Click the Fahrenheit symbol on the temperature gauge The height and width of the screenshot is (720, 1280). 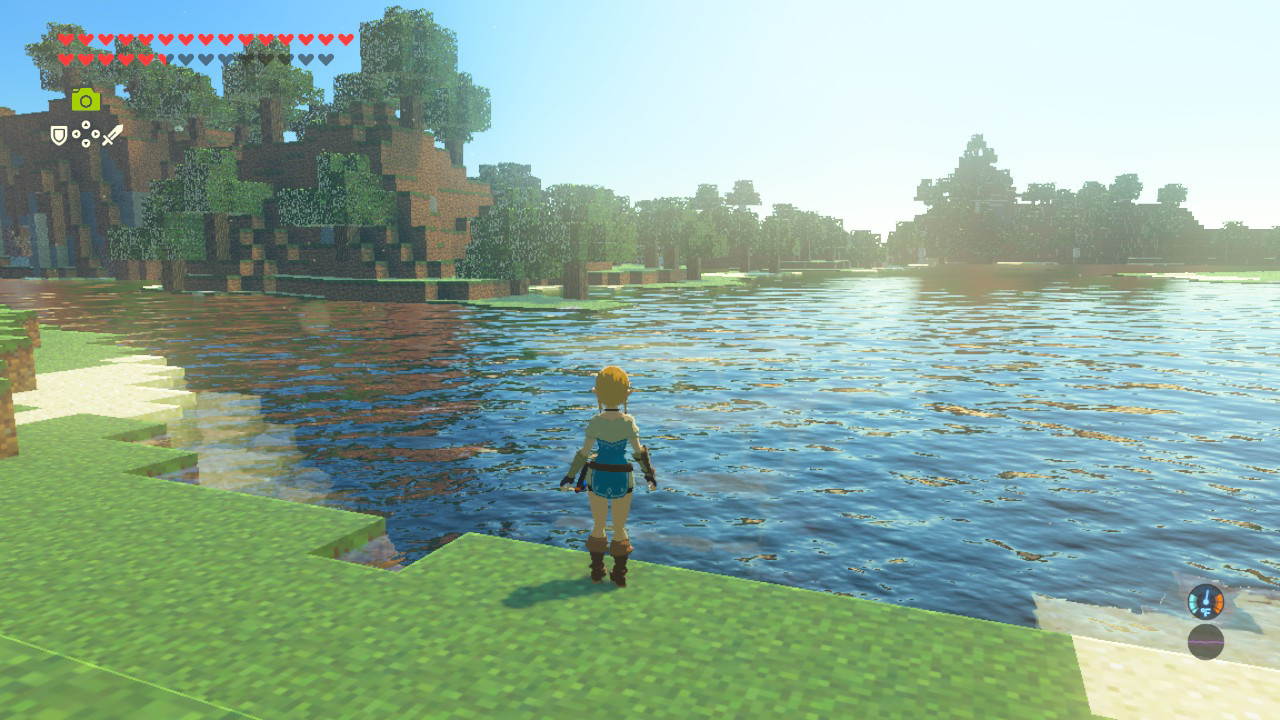click(x=1206, y=612)
